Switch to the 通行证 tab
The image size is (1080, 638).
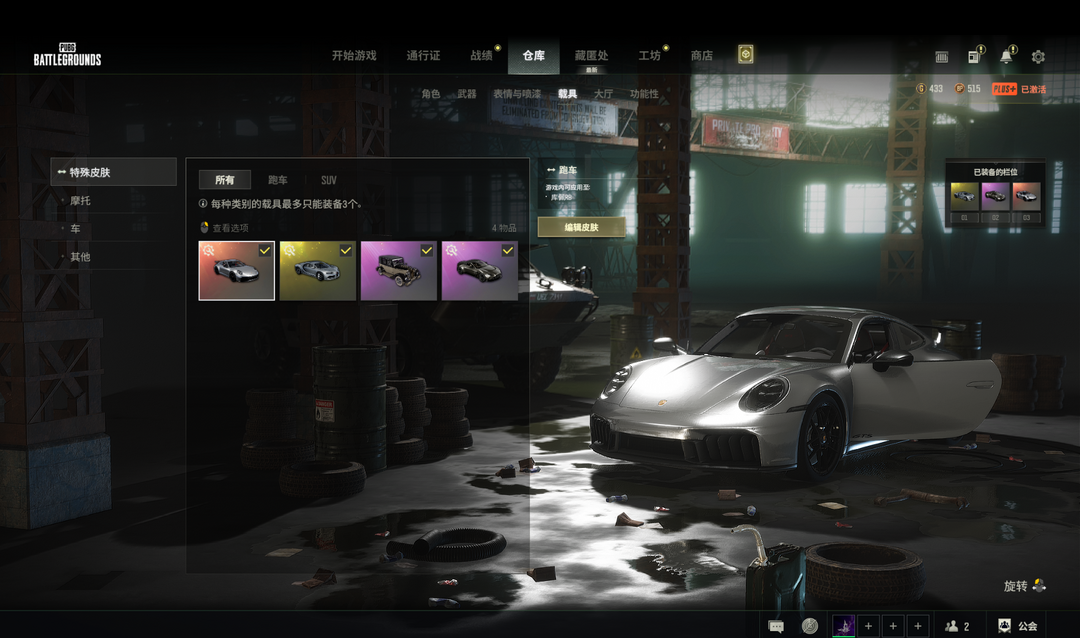(x=423, y=56)
